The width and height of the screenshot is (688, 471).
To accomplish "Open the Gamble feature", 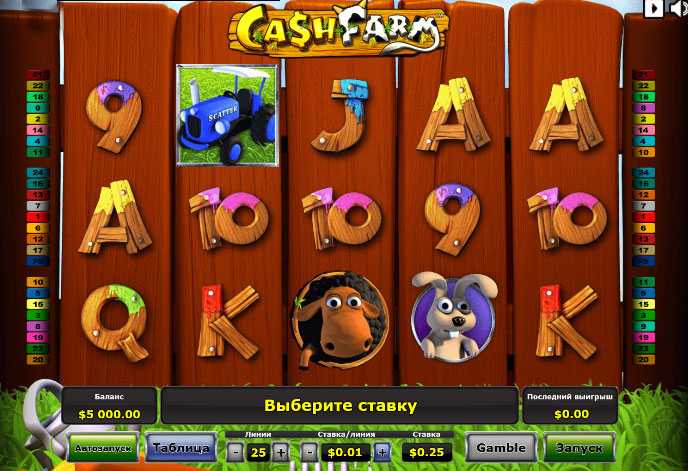I will point(501,447).
